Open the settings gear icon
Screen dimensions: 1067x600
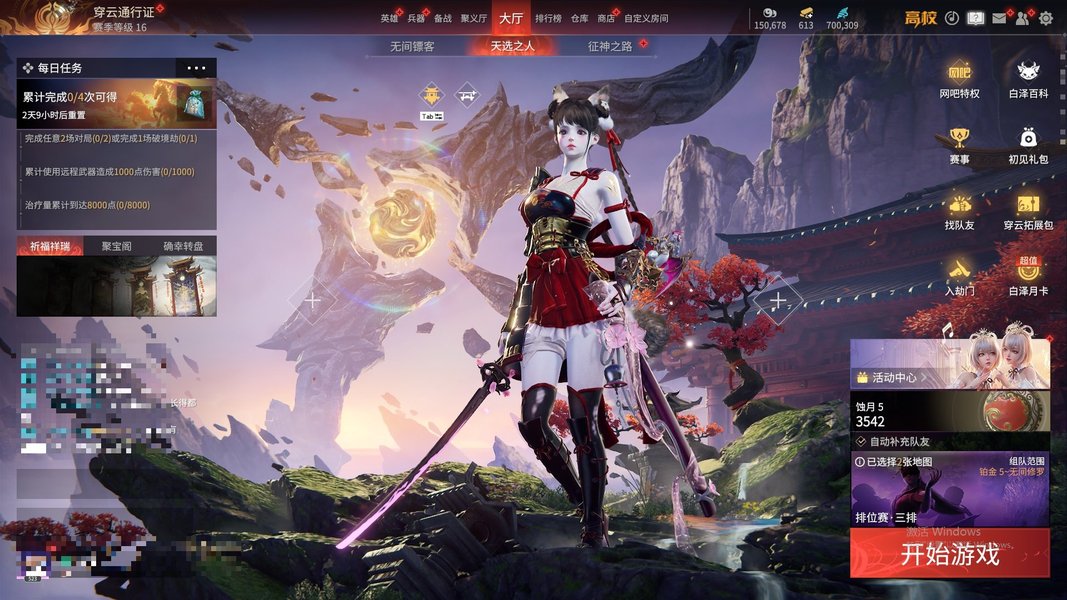click(1046, 18)
